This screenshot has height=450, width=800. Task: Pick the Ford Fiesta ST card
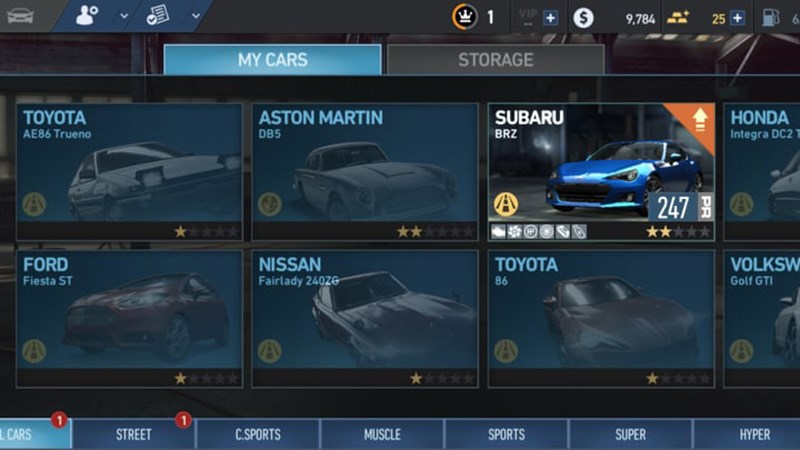pyautogui.click(x=129, y=318)
